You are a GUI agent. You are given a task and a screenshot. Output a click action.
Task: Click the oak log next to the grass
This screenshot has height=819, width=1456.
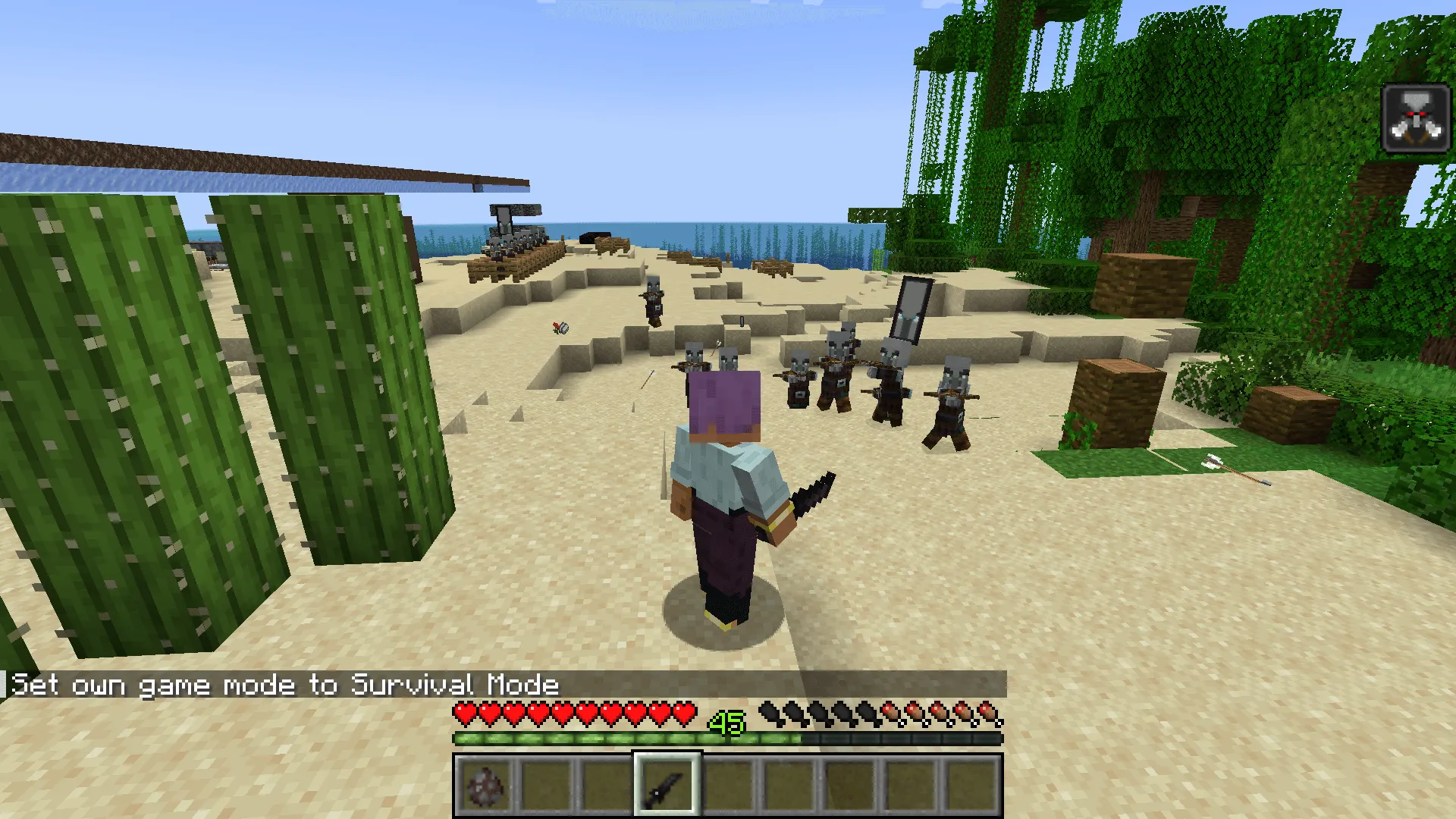tap(1115, 402)
